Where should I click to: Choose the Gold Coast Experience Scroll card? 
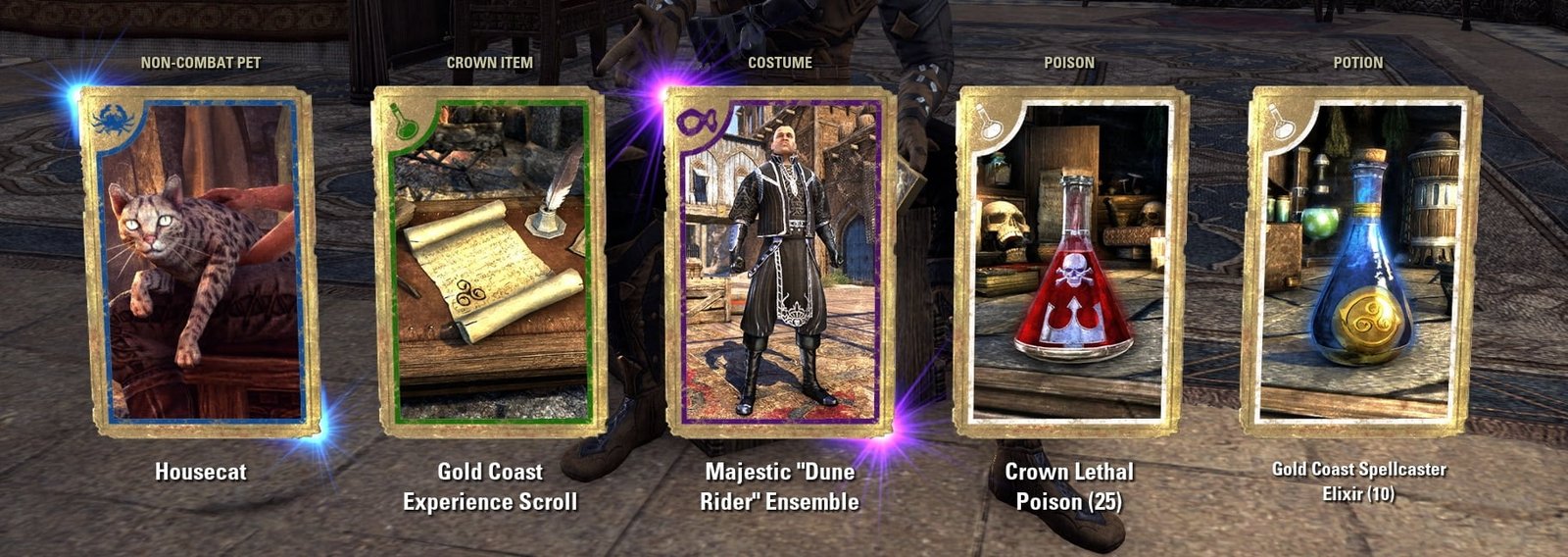[490, 261]
